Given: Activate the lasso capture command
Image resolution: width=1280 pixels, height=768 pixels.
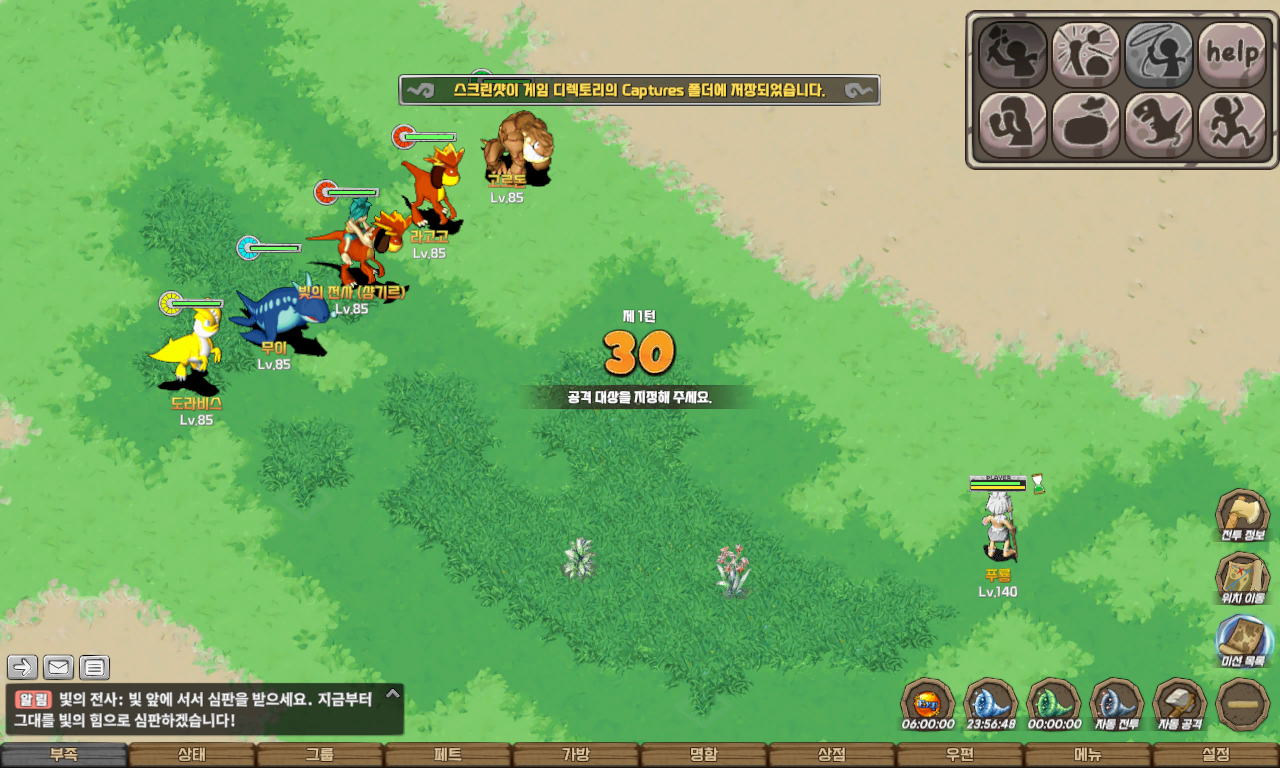Looking at the screenshot, I should click(x=1158, y=54).
